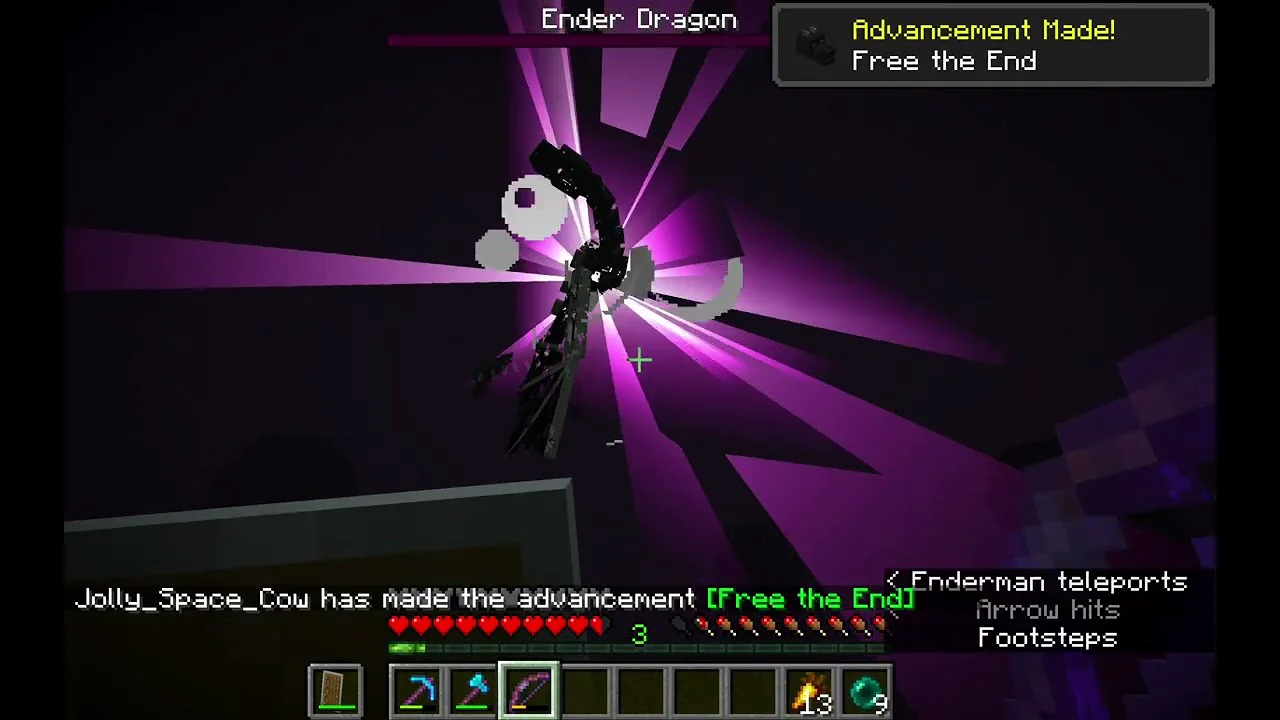Click the shield in the offhand slot
The width and height of the screenshot is (1280, 720).
tap(336, 691)
